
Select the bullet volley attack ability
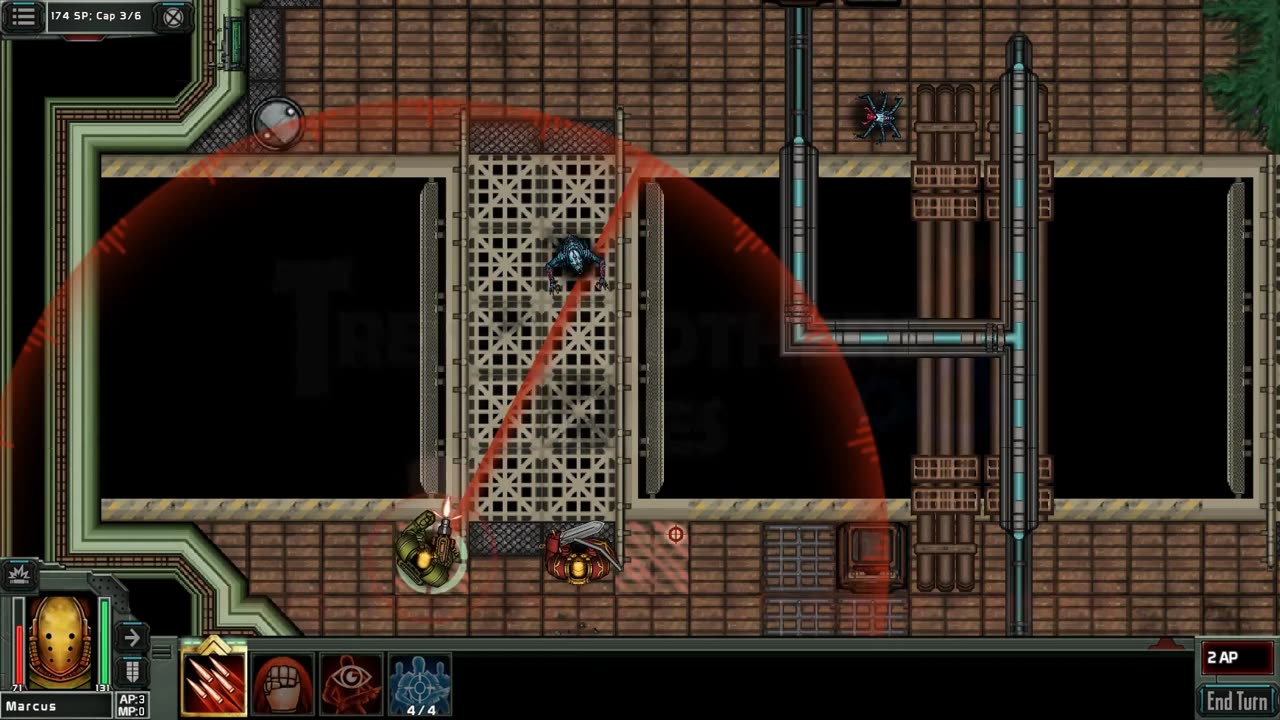click(x=214, y=684)
